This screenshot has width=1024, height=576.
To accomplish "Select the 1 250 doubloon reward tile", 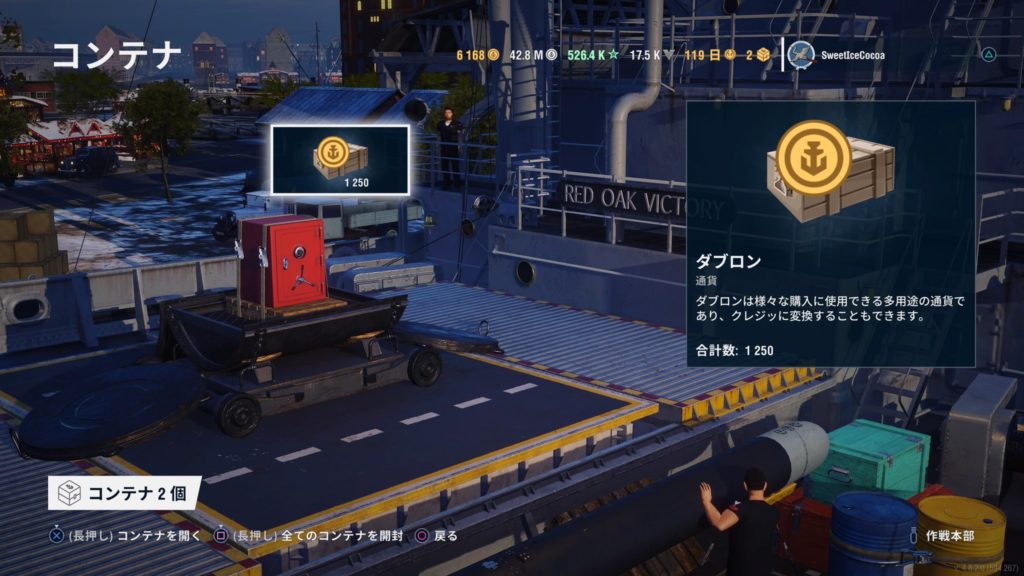I will point(340,159).
